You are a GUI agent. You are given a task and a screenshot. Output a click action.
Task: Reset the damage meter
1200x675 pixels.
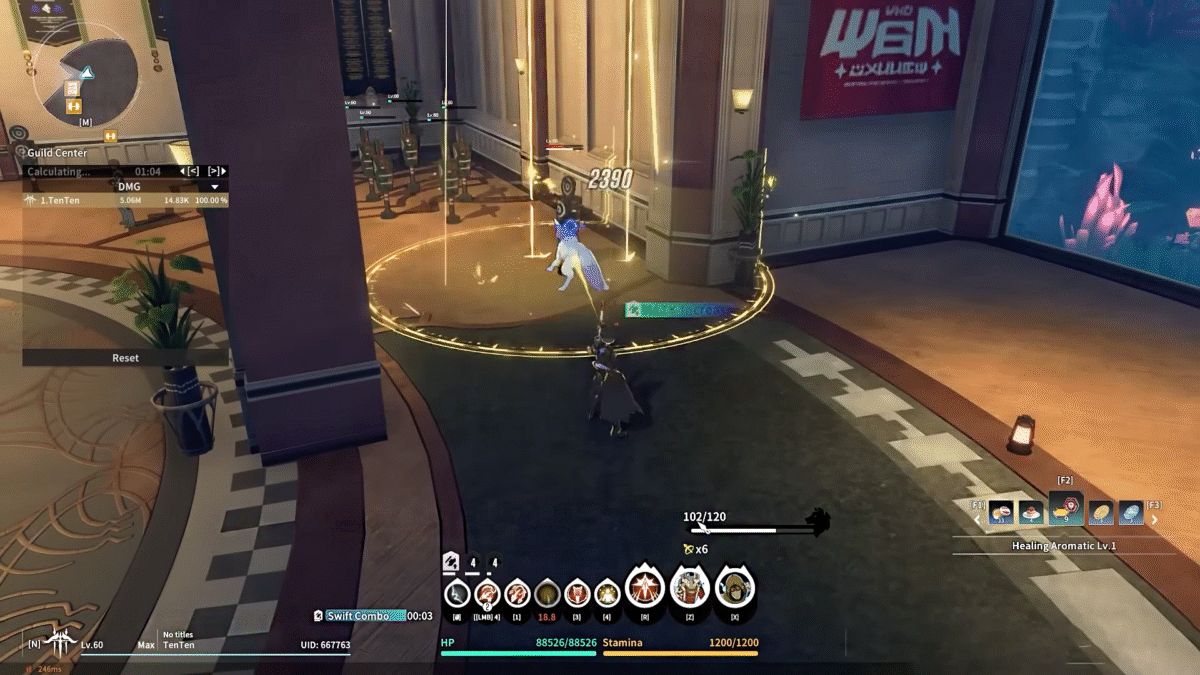tap(125, 357)
